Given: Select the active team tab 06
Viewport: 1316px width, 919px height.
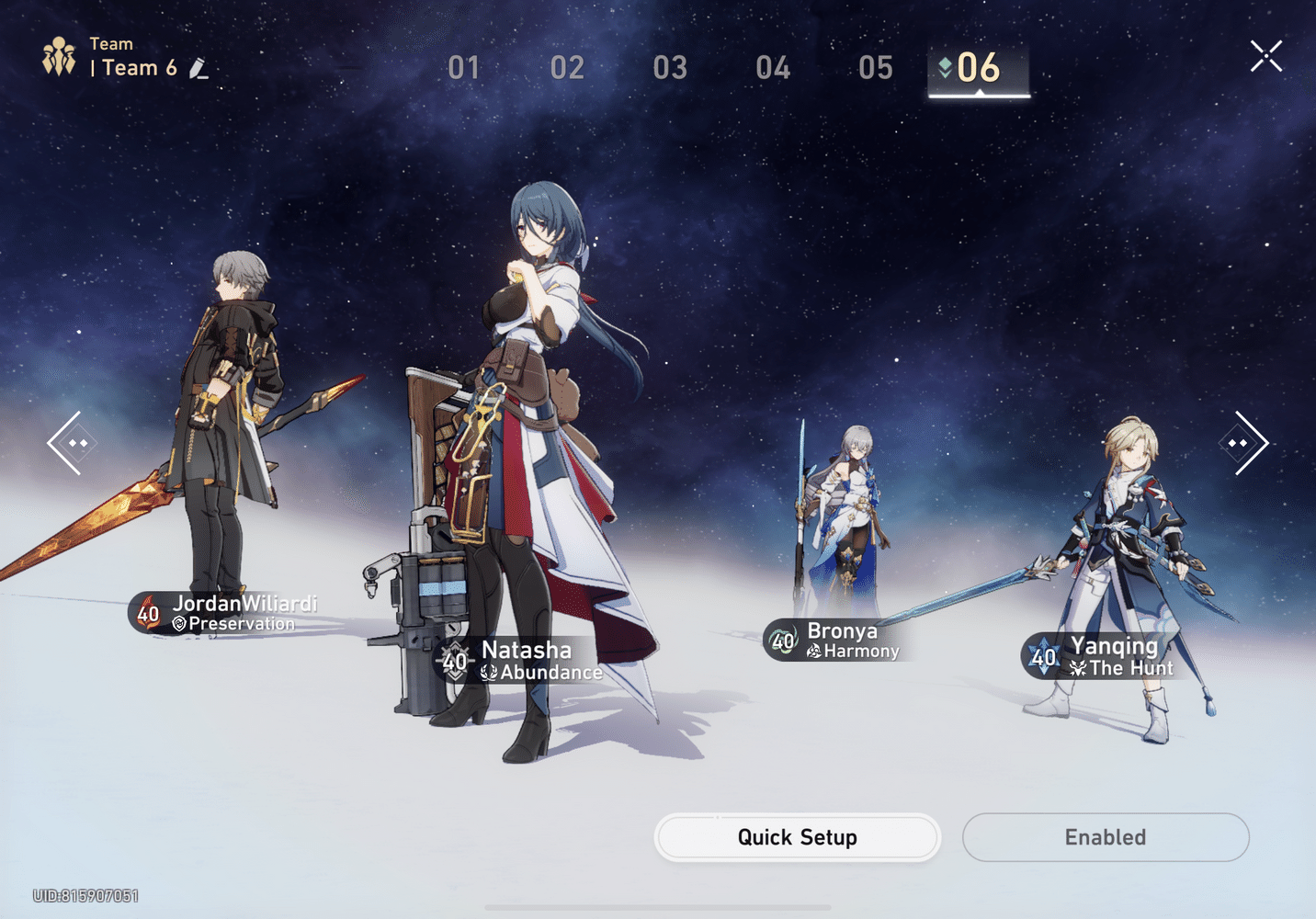Looking at the screenshot, I should 978,68.
